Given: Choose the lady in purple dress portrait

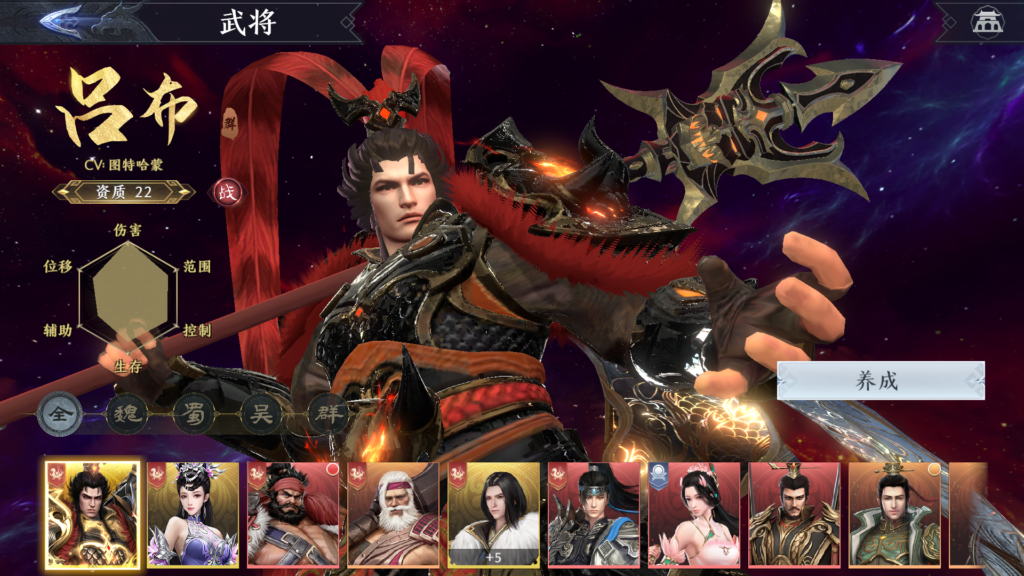Looking at the screenshot, I should (x=194, y=514).
